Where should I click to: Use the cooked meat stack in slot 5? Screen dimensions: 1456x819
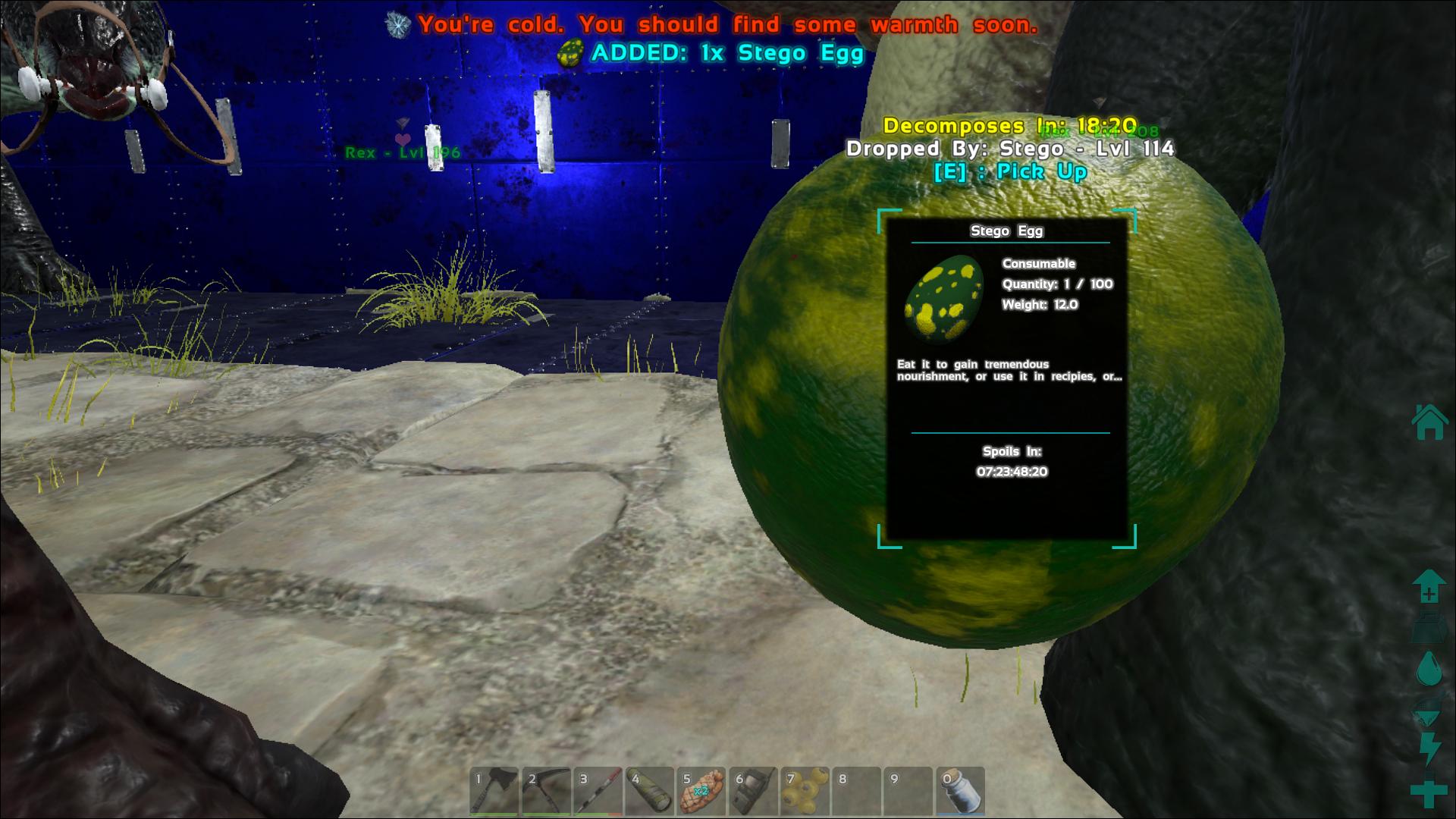[701, 792]
